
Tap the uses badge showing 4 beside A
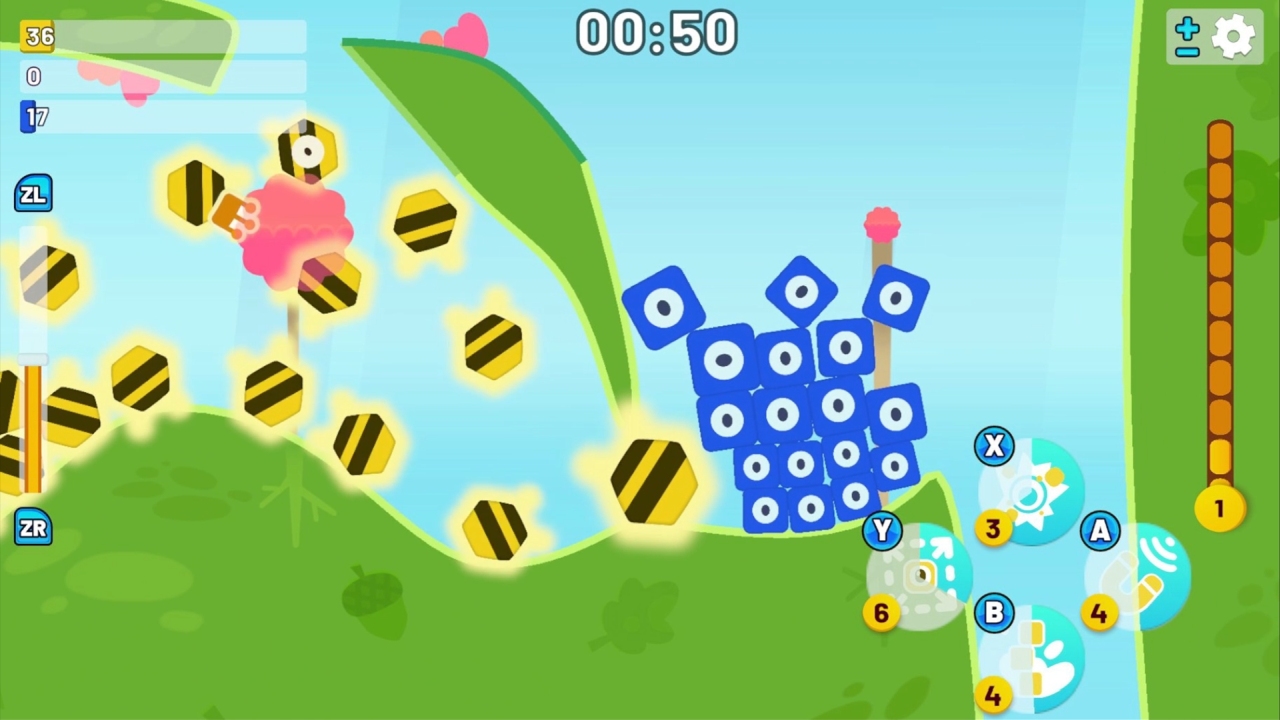click(x=1100, y=615)
